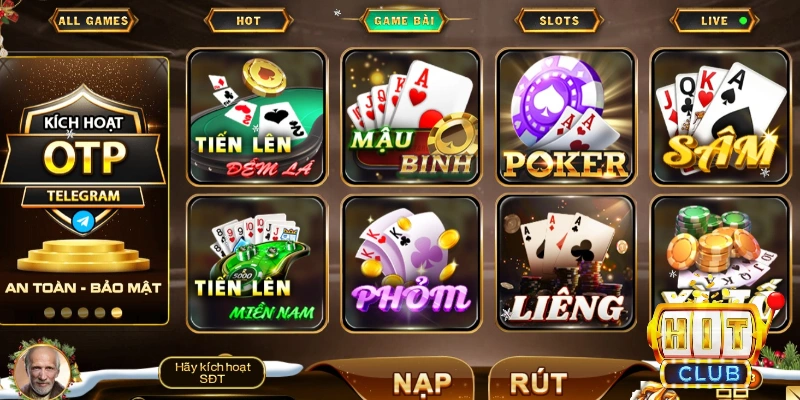
Task: Select the Phỏm game tile
Action: (x=411, y=264)
